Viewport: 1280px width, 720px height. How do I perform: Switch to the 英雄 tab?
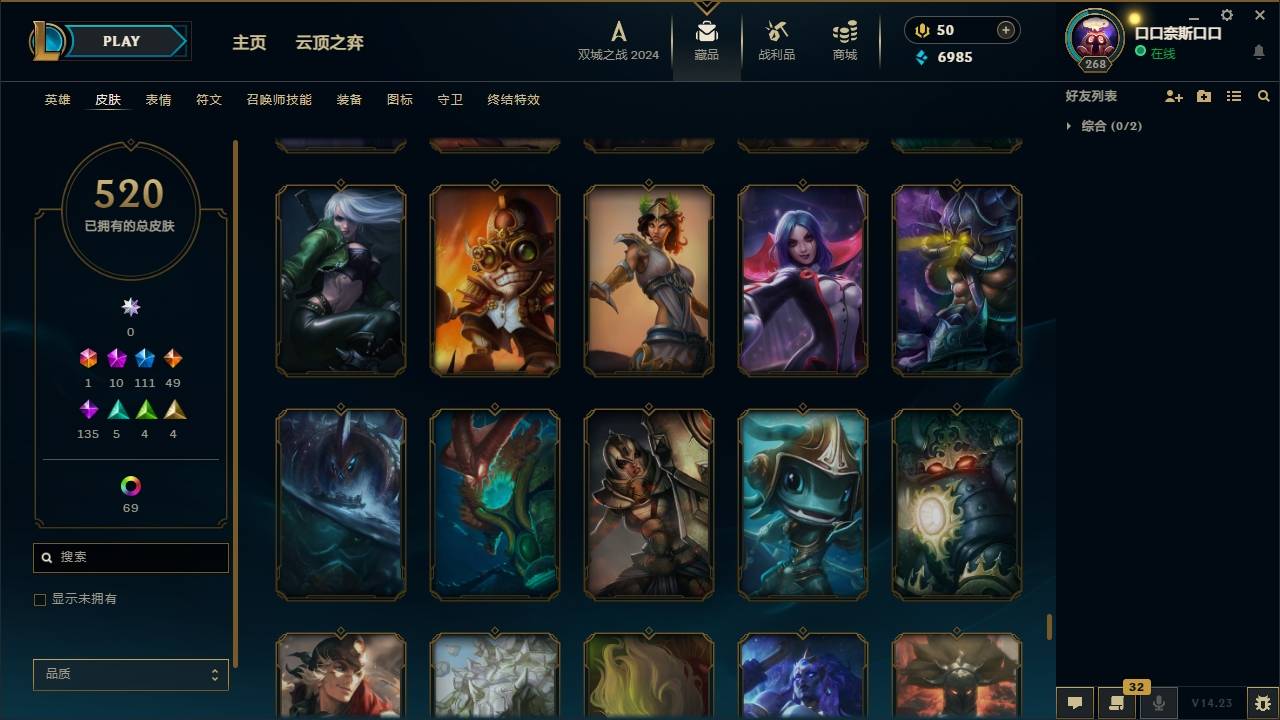[x=57, y=99]
